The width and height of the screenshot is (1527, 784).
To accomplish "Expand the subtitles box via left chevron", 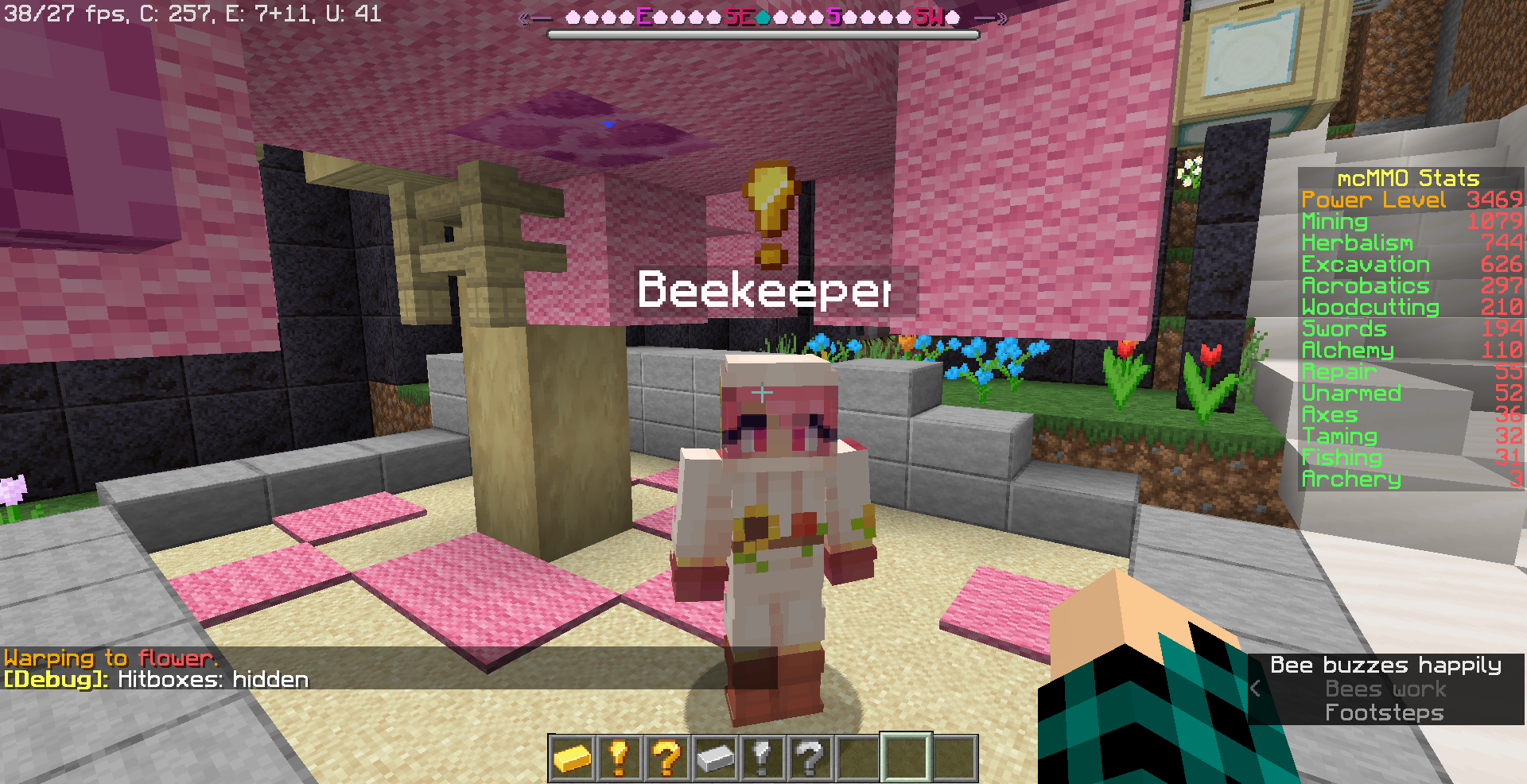I will [1258, 689].
